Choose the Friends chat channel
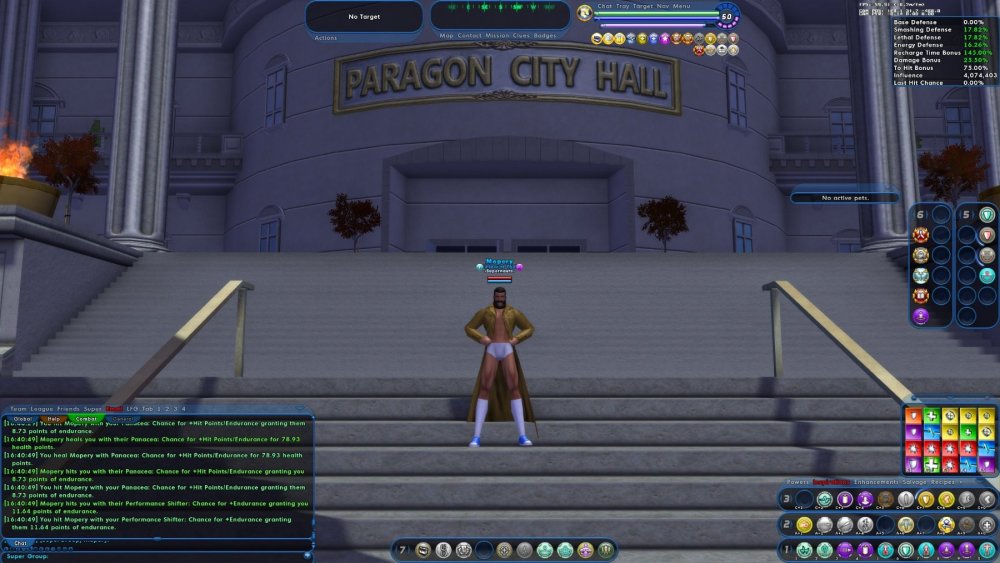Viewport: 1000px width, 563px height. point(67,409)
